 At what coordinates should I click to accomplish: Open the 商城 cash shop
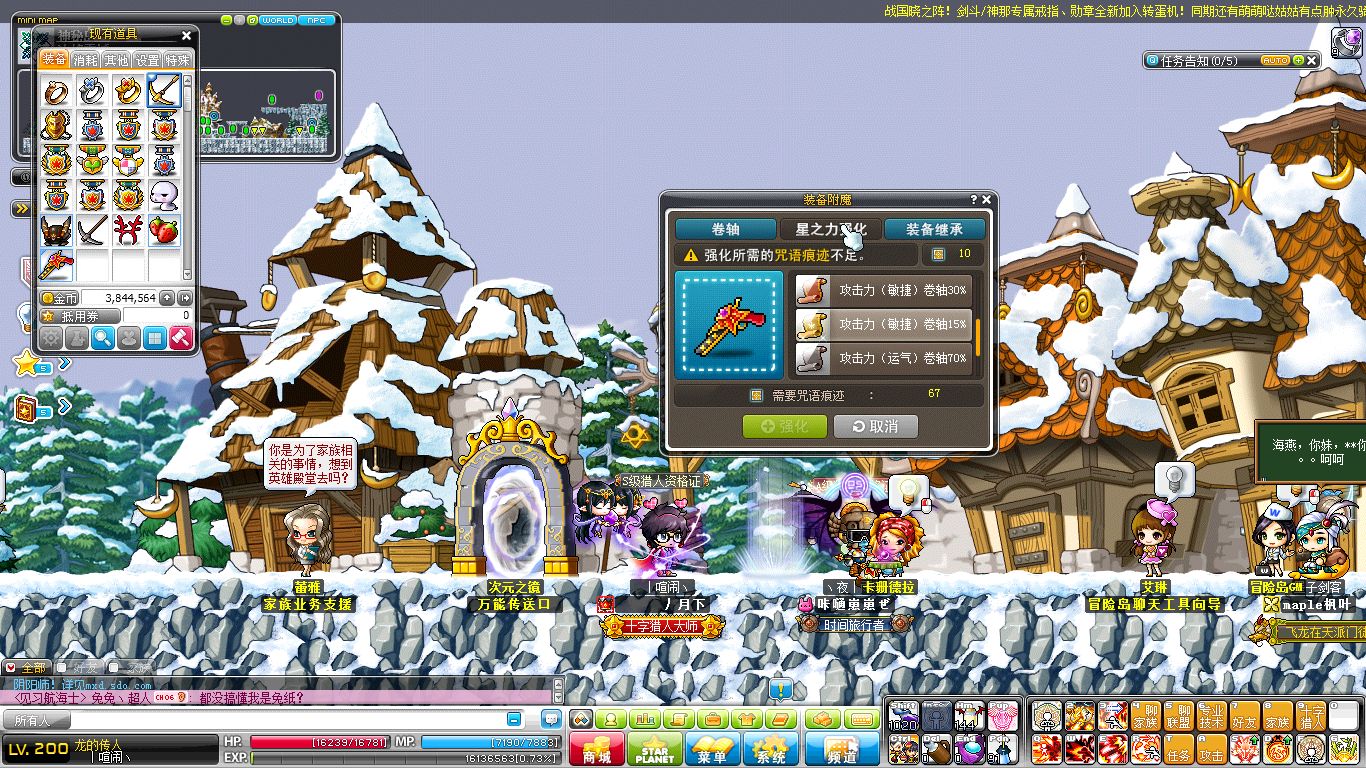597,750
